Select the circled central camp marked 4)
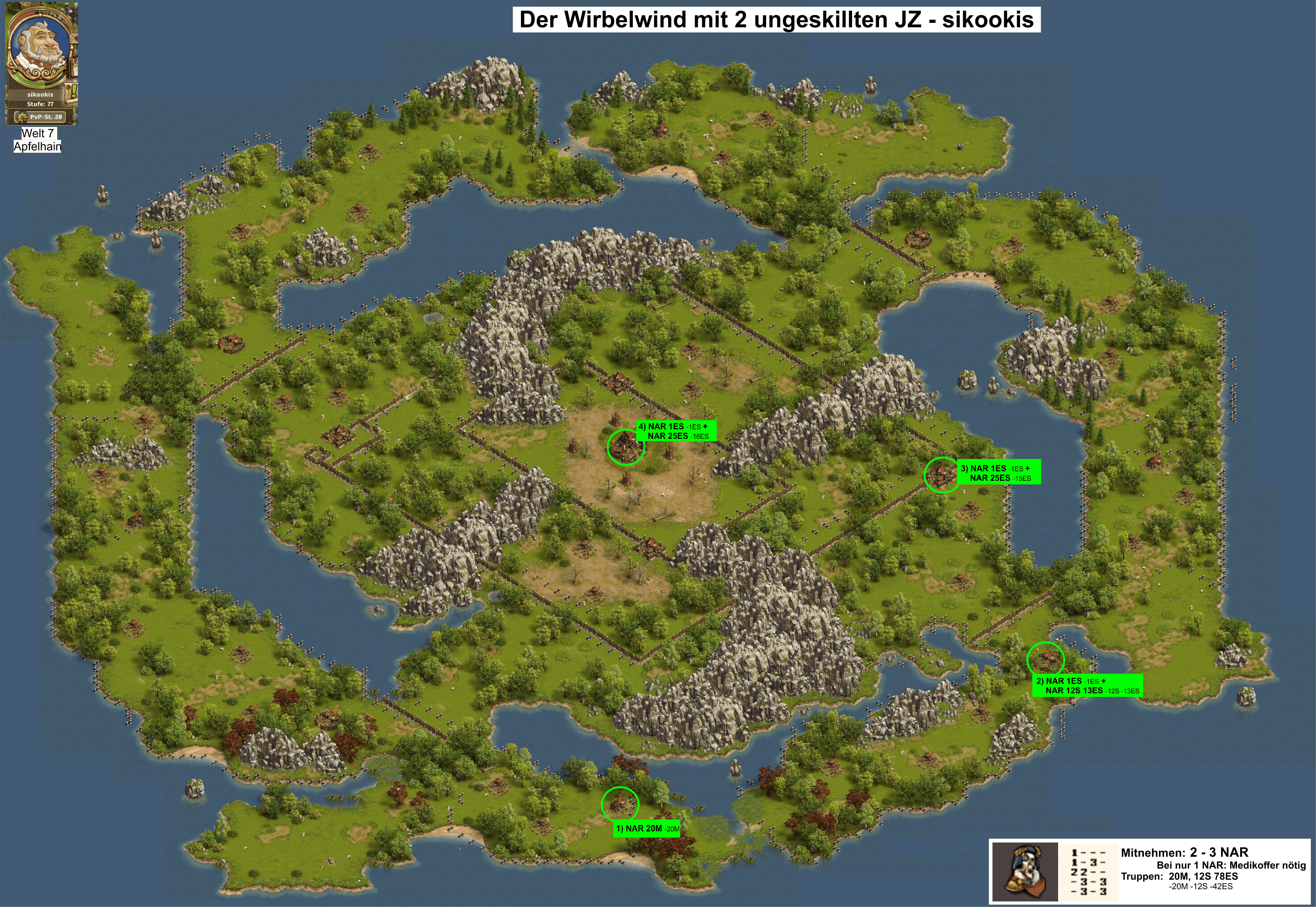The height and width of the screenshot is (907, 1316). pos(625,447)
